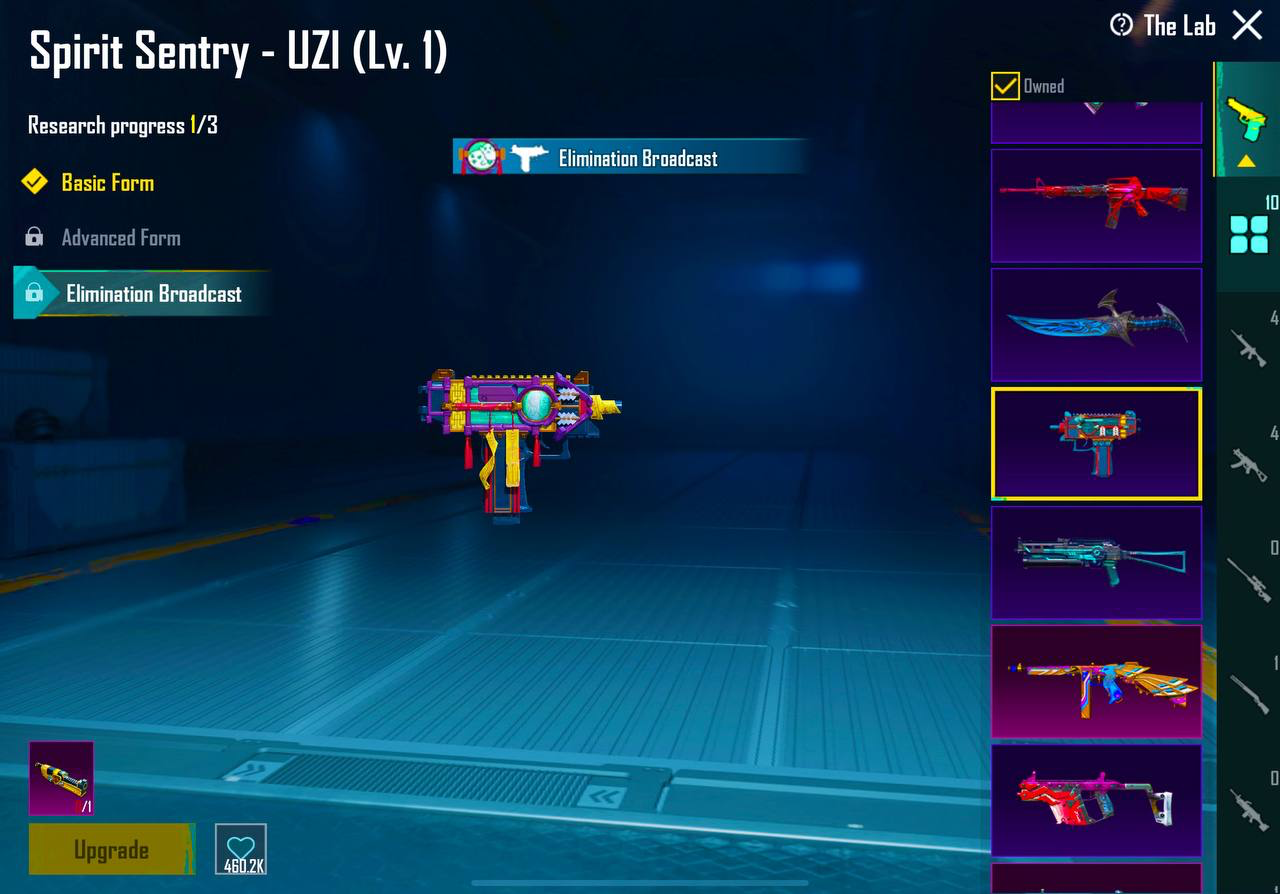Close The Lab screen
The image size is (1280, 894).
click(x=1247, y=25)
